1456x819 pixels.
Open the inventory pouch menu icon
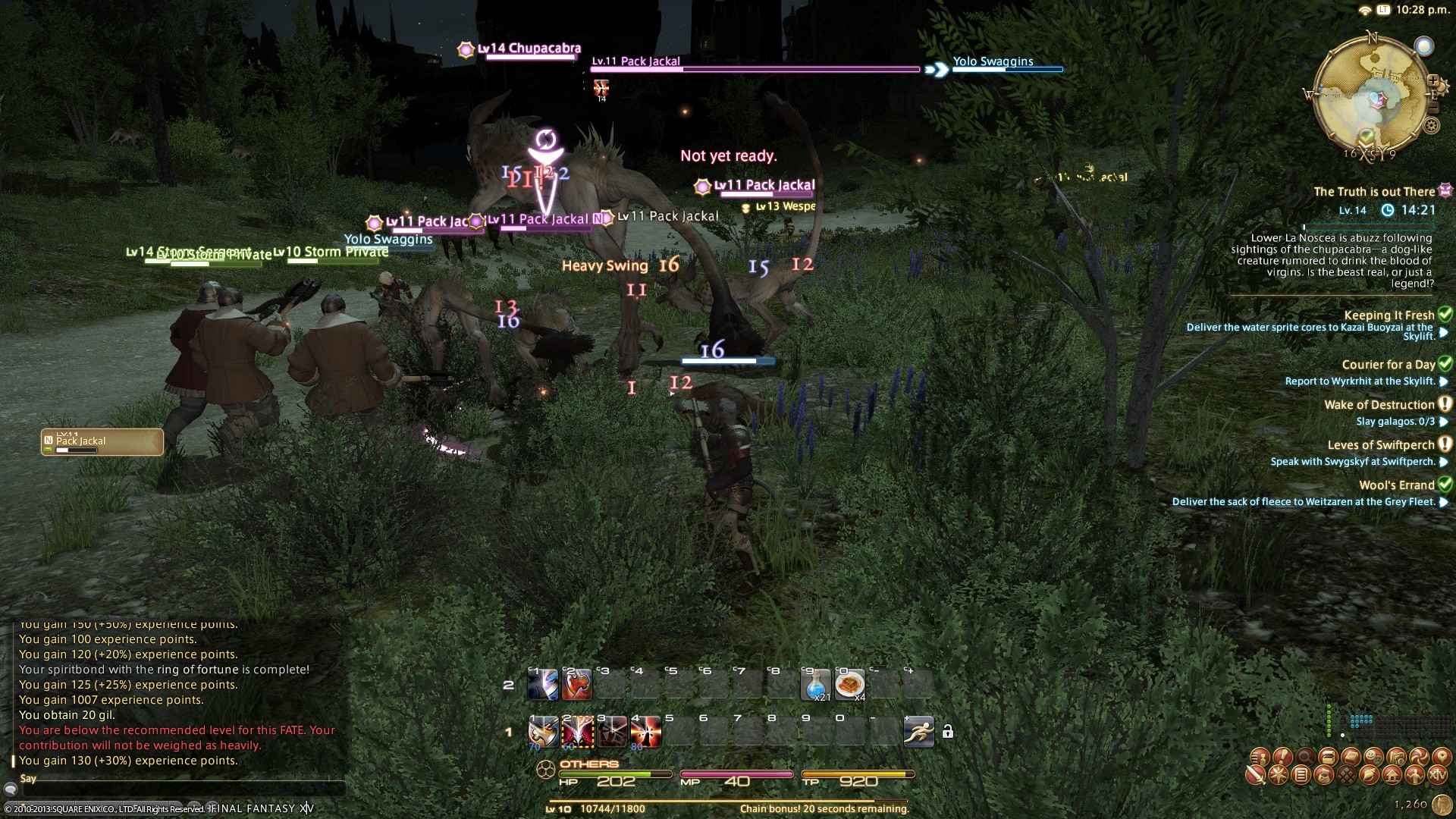tap(1324, 776)
